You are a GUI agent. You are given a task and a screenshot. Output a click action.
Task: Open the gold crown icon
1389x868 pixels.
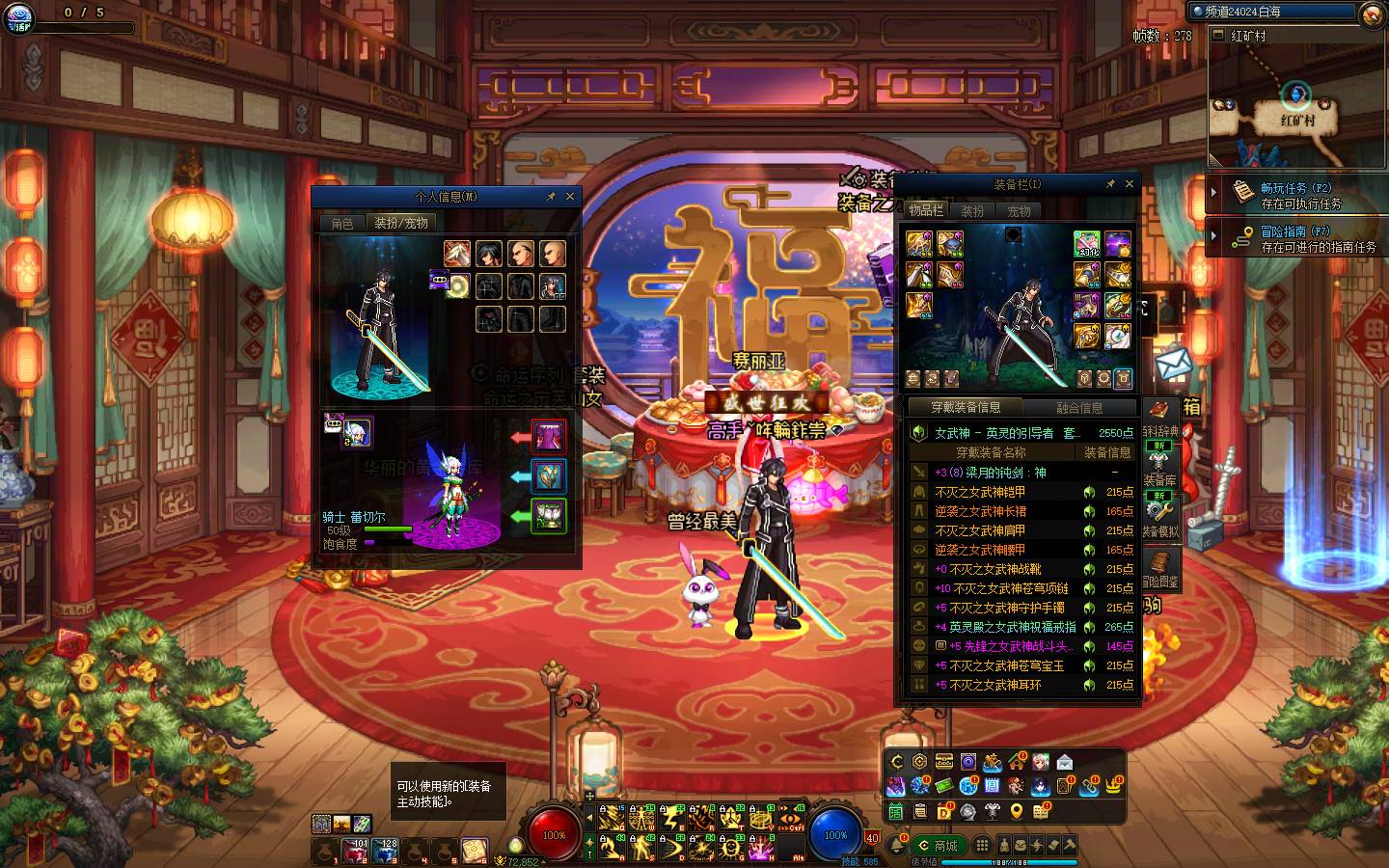point(1113,787)
